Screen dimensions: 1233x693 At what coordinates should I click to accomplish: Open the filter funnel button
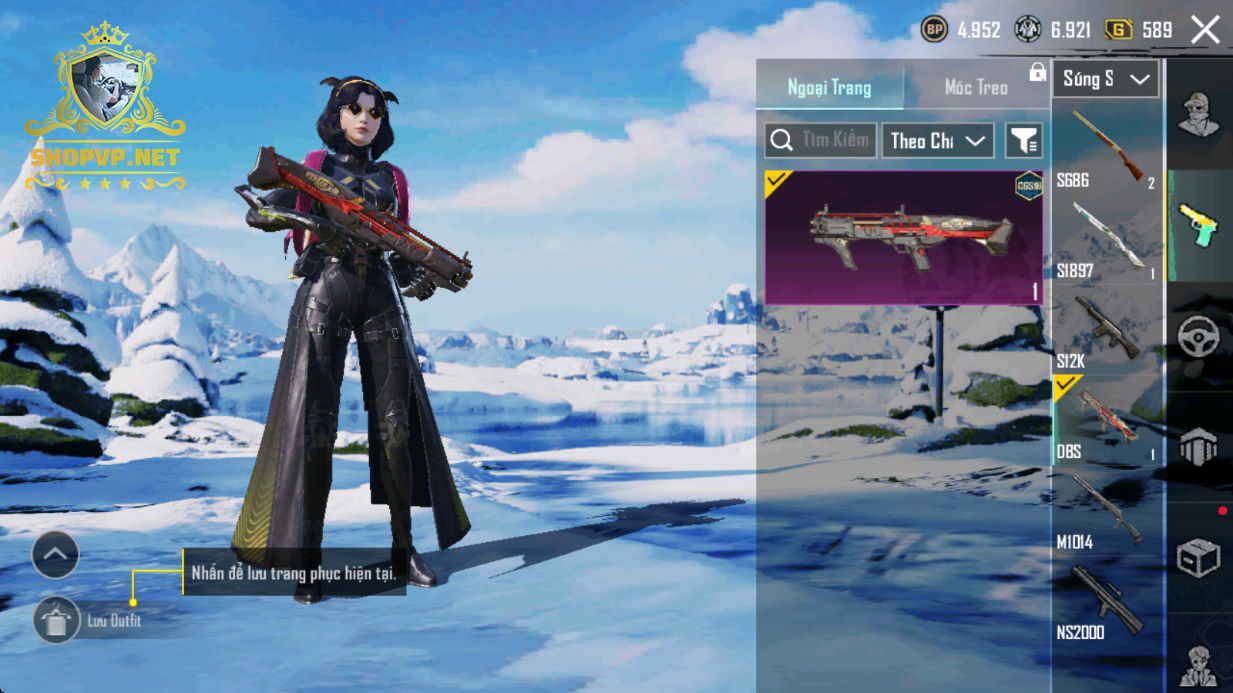pos(1023,141)
